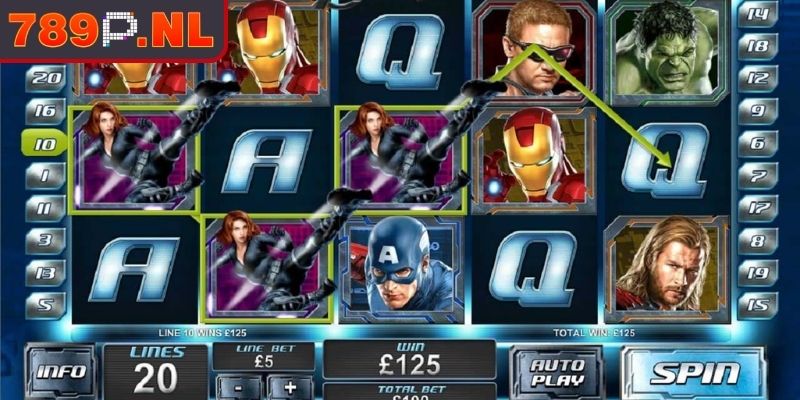Select payline 20 marker

pyautogui.click(x=46, y=78)
